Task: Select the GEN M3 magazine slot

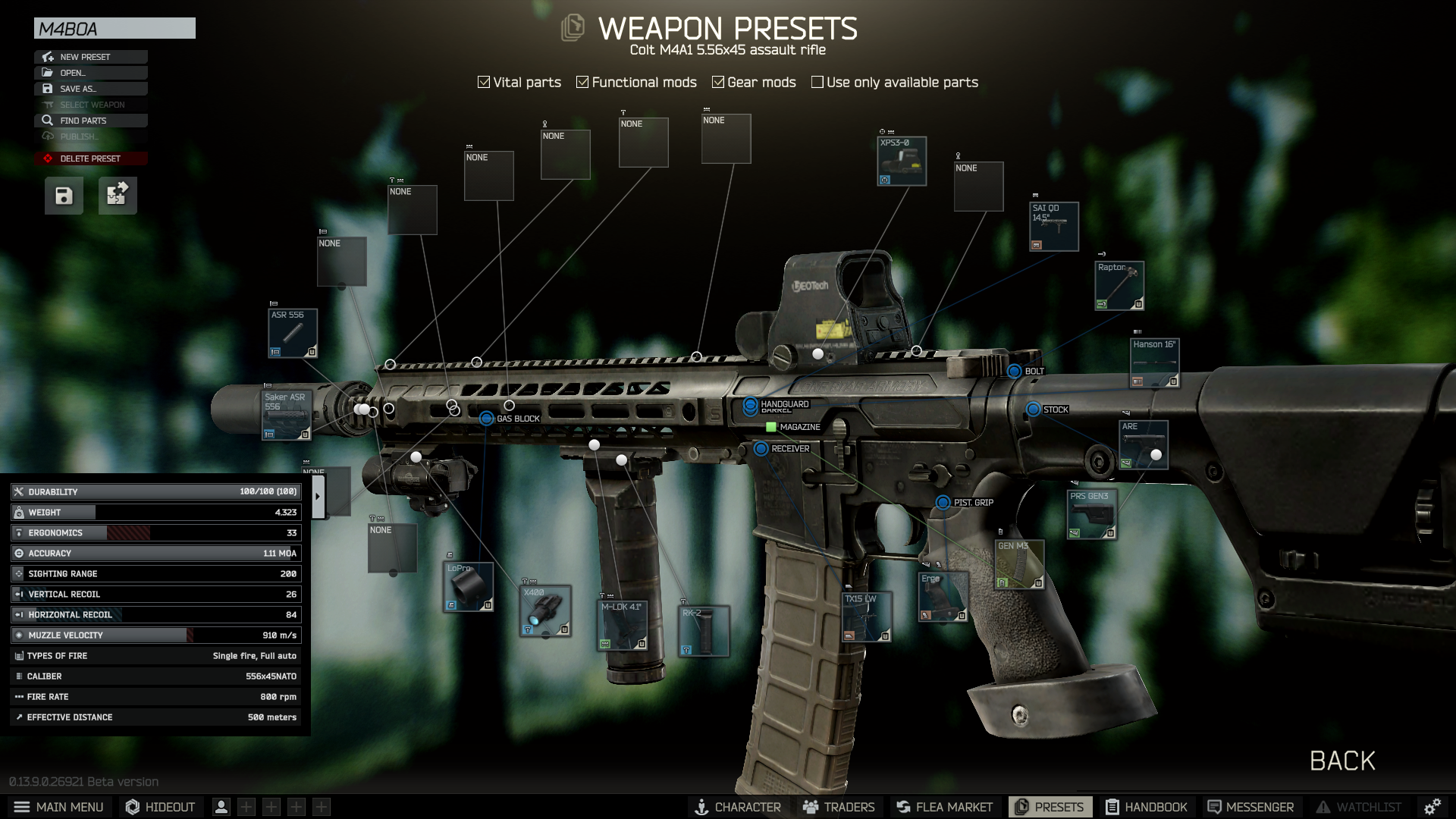Action: coord(1019,565)
